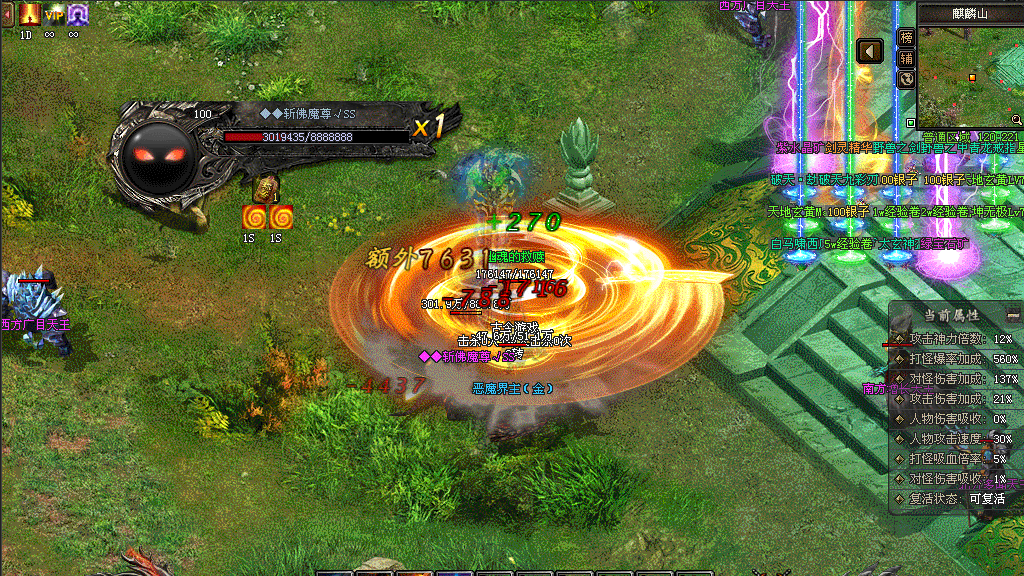Viewport: 1024px width, 576px height.
Task: Open the world map globe button
Action: point(906,79)
